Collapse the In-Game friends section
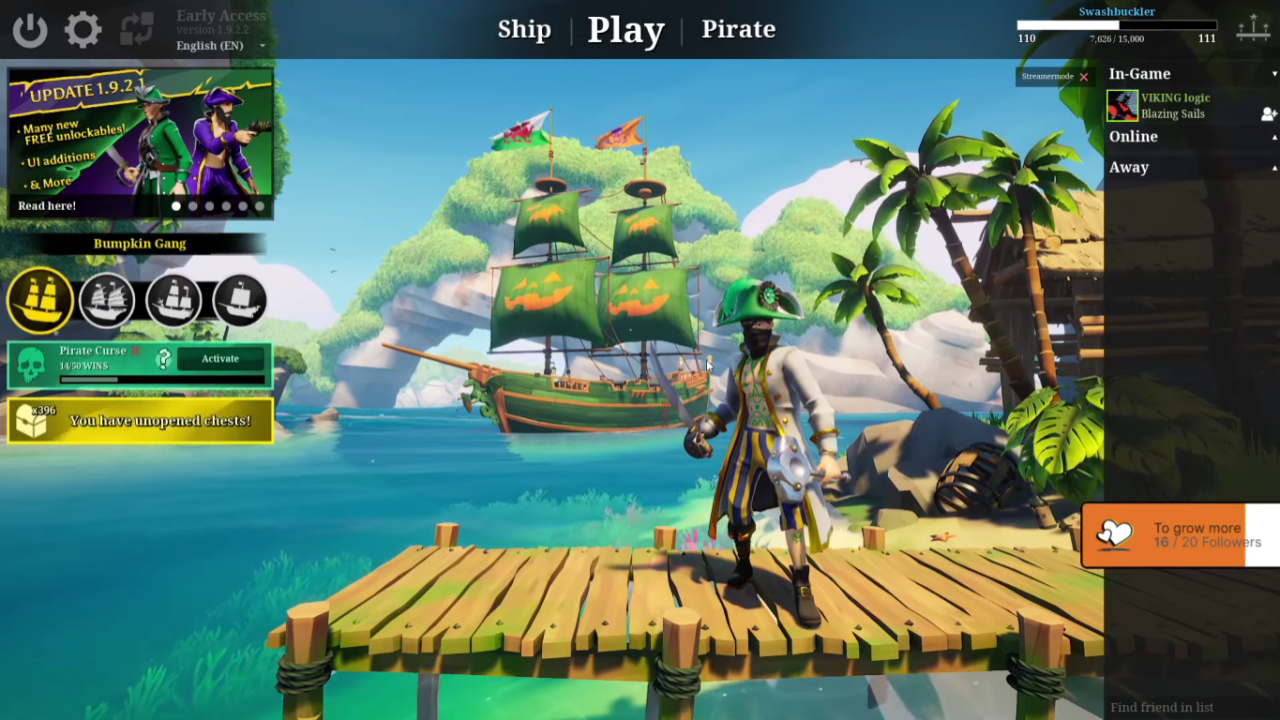This screenshot has height=720, width=1280. [1274, 74]
